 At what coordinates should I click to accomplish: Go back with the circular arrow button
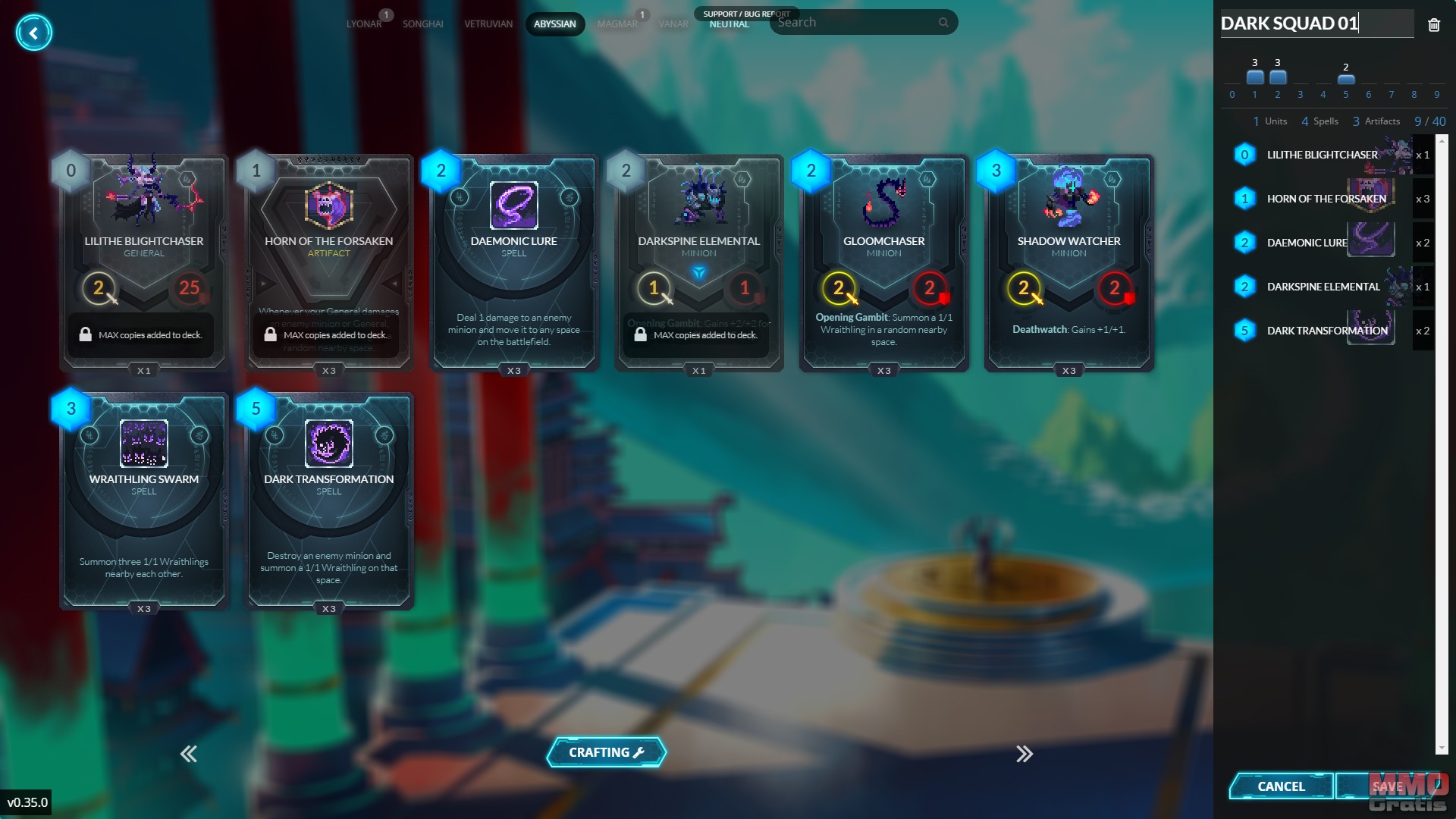[33, 33]
